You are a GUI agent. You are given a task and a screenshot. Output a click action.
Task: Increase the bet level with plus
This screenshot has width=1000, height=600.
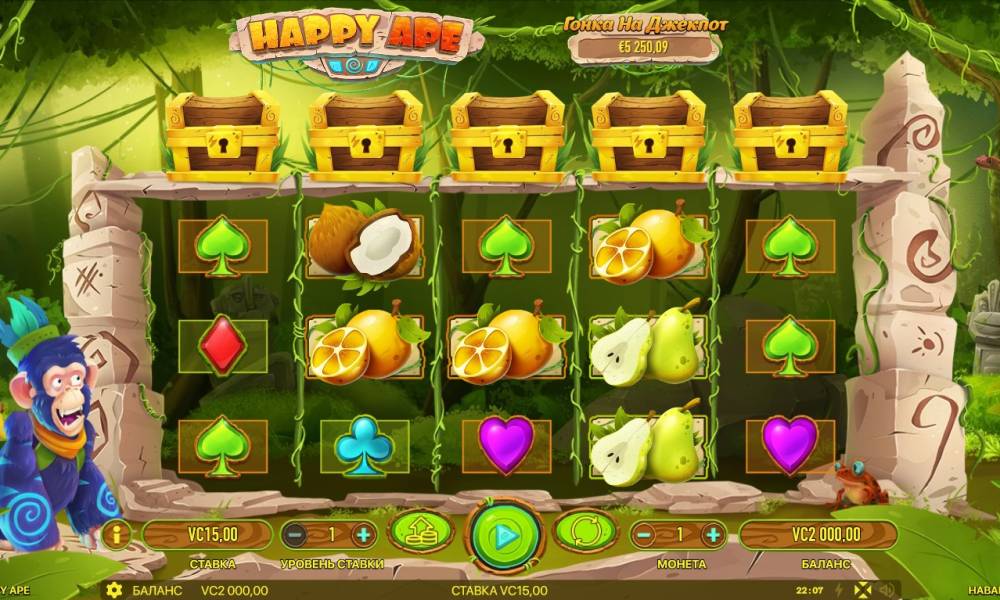[x=363, y=535]
